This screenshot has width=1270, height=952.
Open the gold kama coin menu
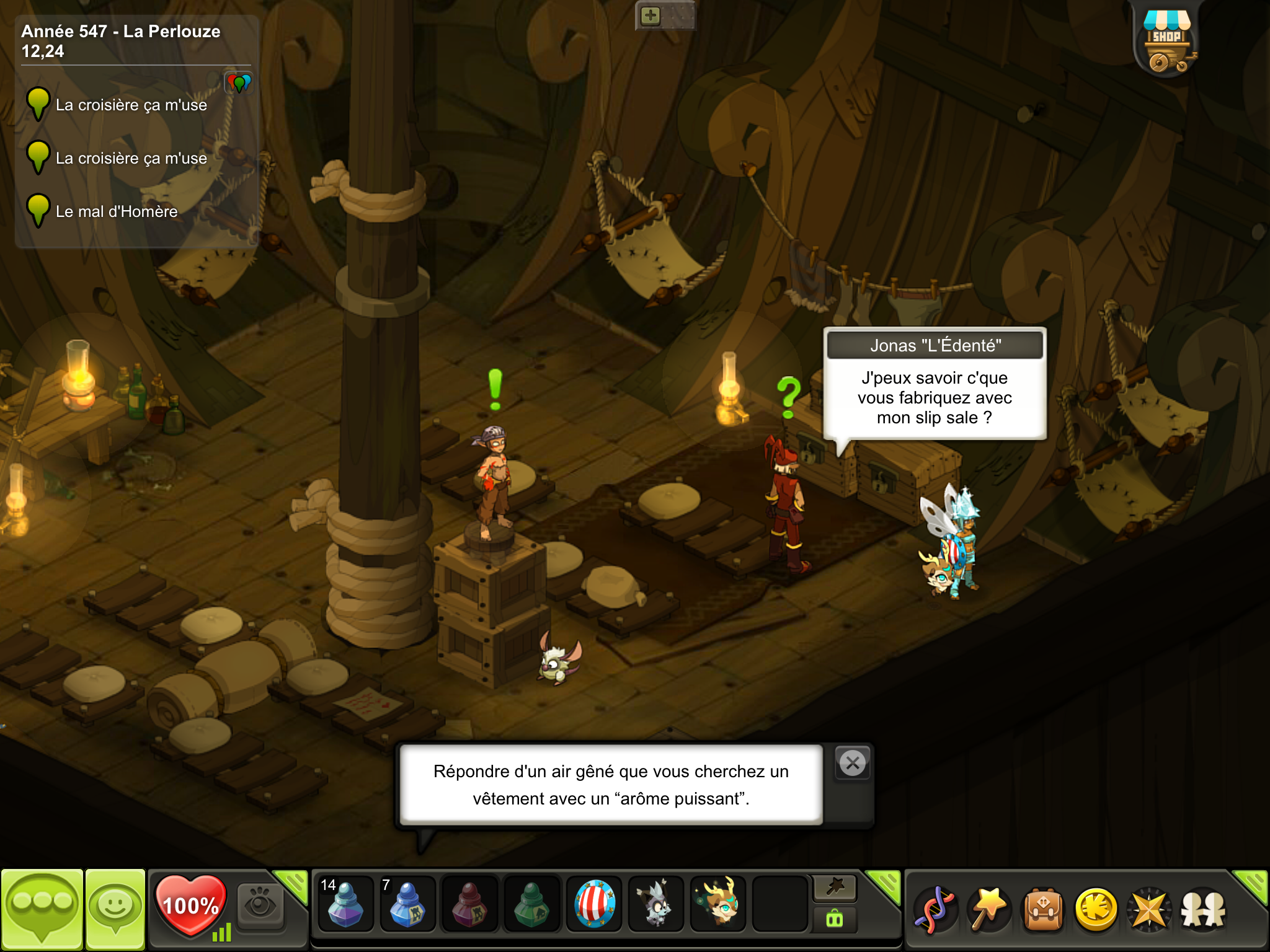(x=1096, y=909)
